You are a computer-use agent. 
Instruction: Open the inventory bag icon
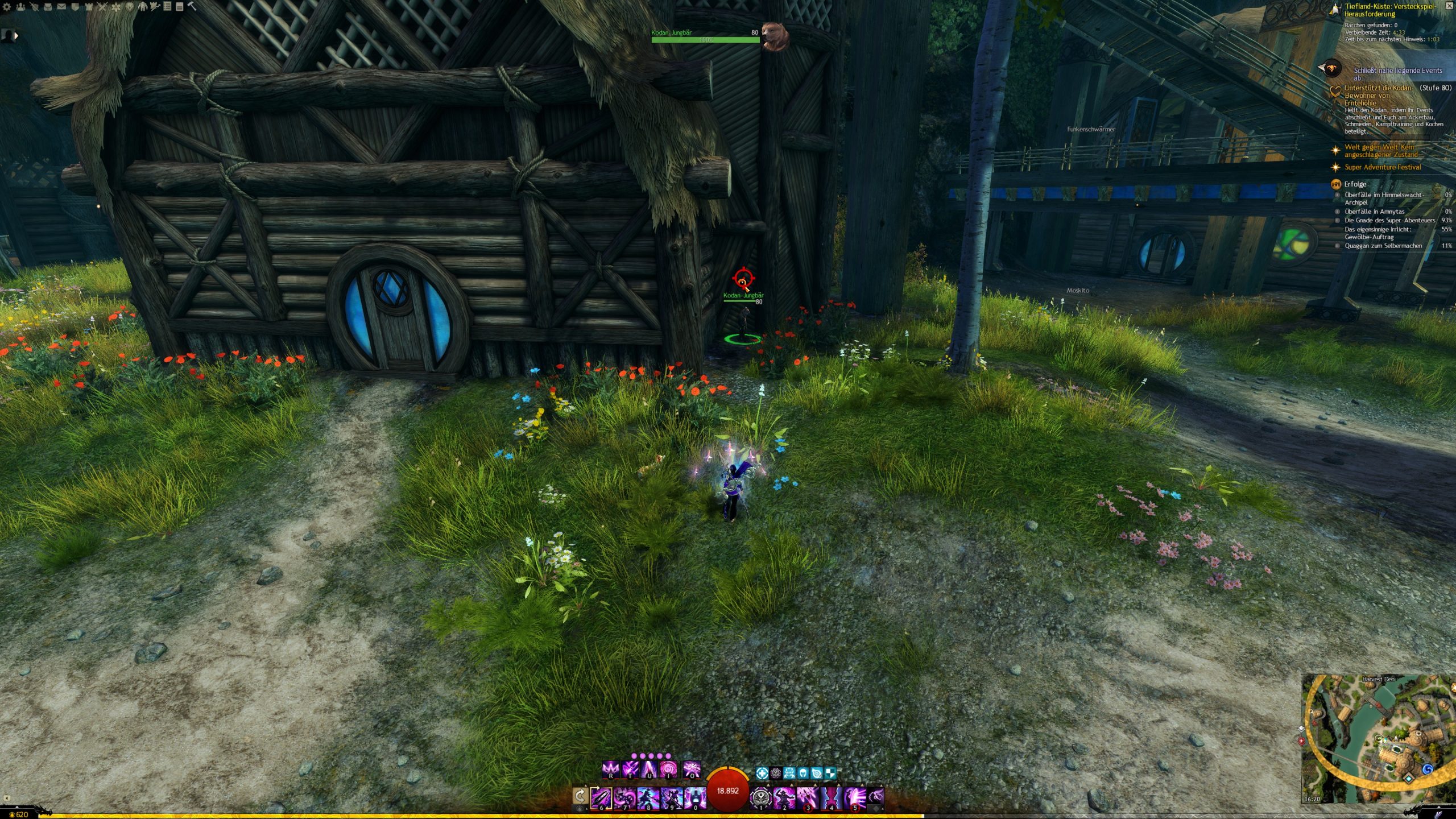point(48,7)
